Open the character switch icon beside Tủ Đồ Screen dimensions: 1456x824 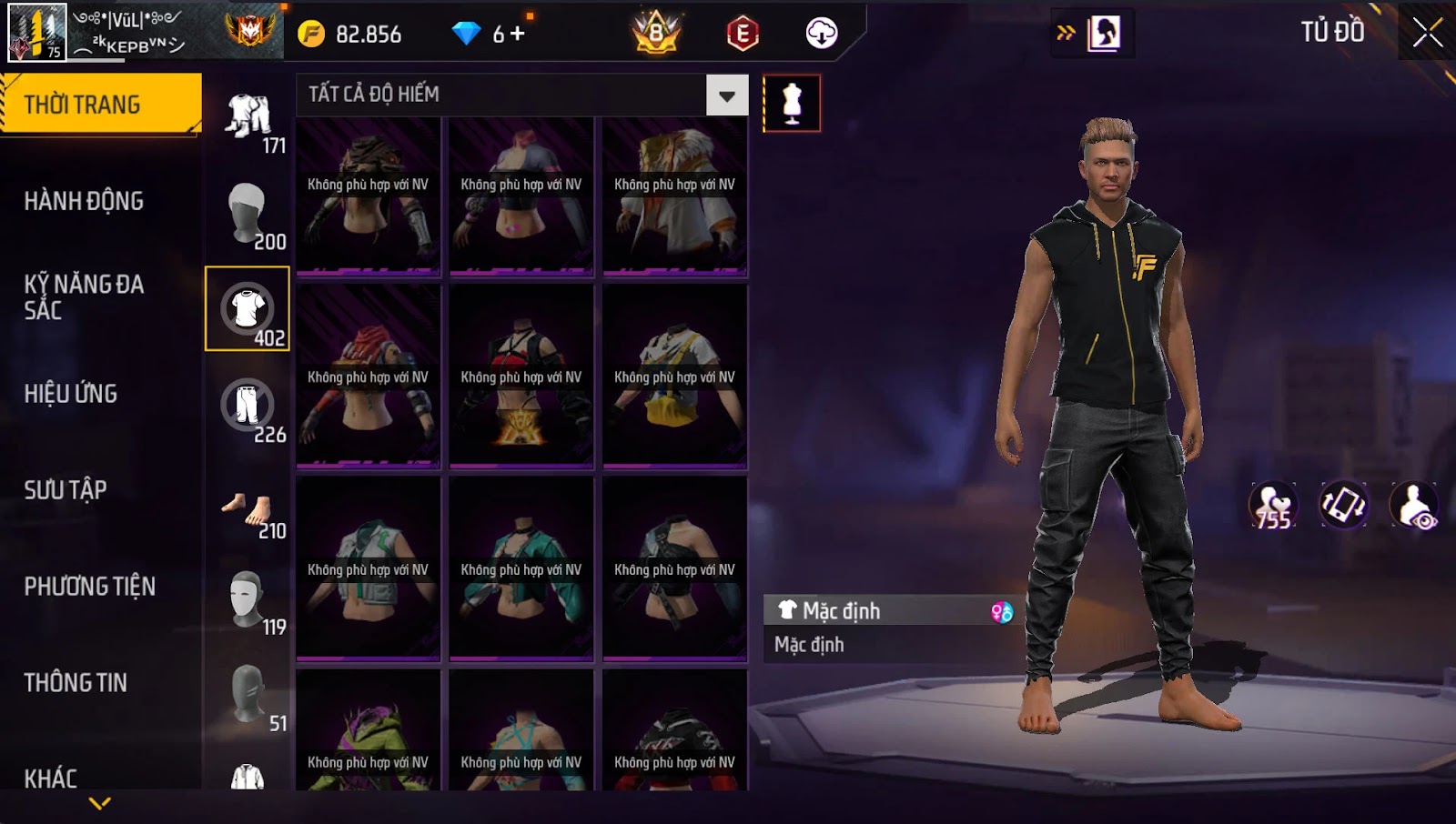1104,34
